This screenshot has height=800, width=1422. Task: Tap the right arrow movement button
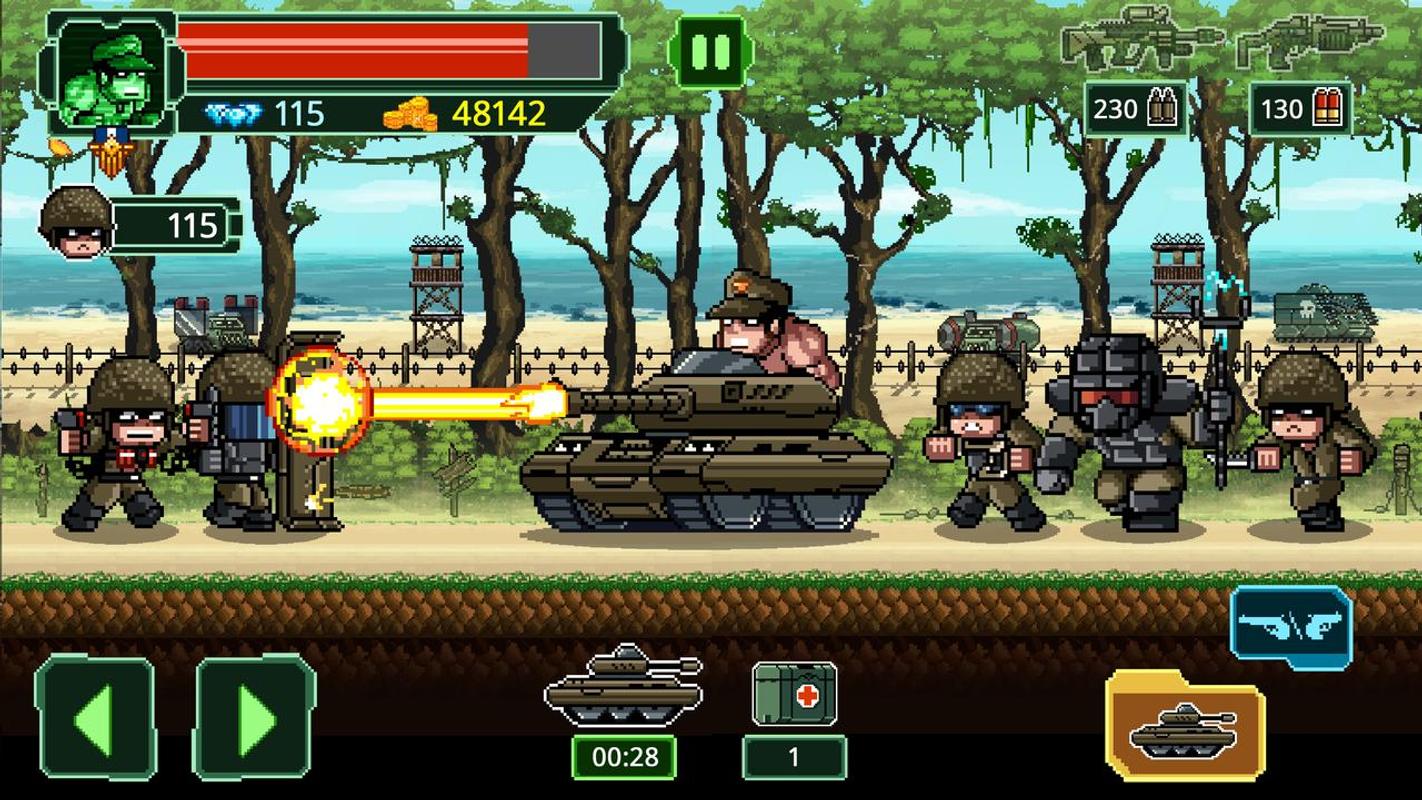(x=254, y=716)
